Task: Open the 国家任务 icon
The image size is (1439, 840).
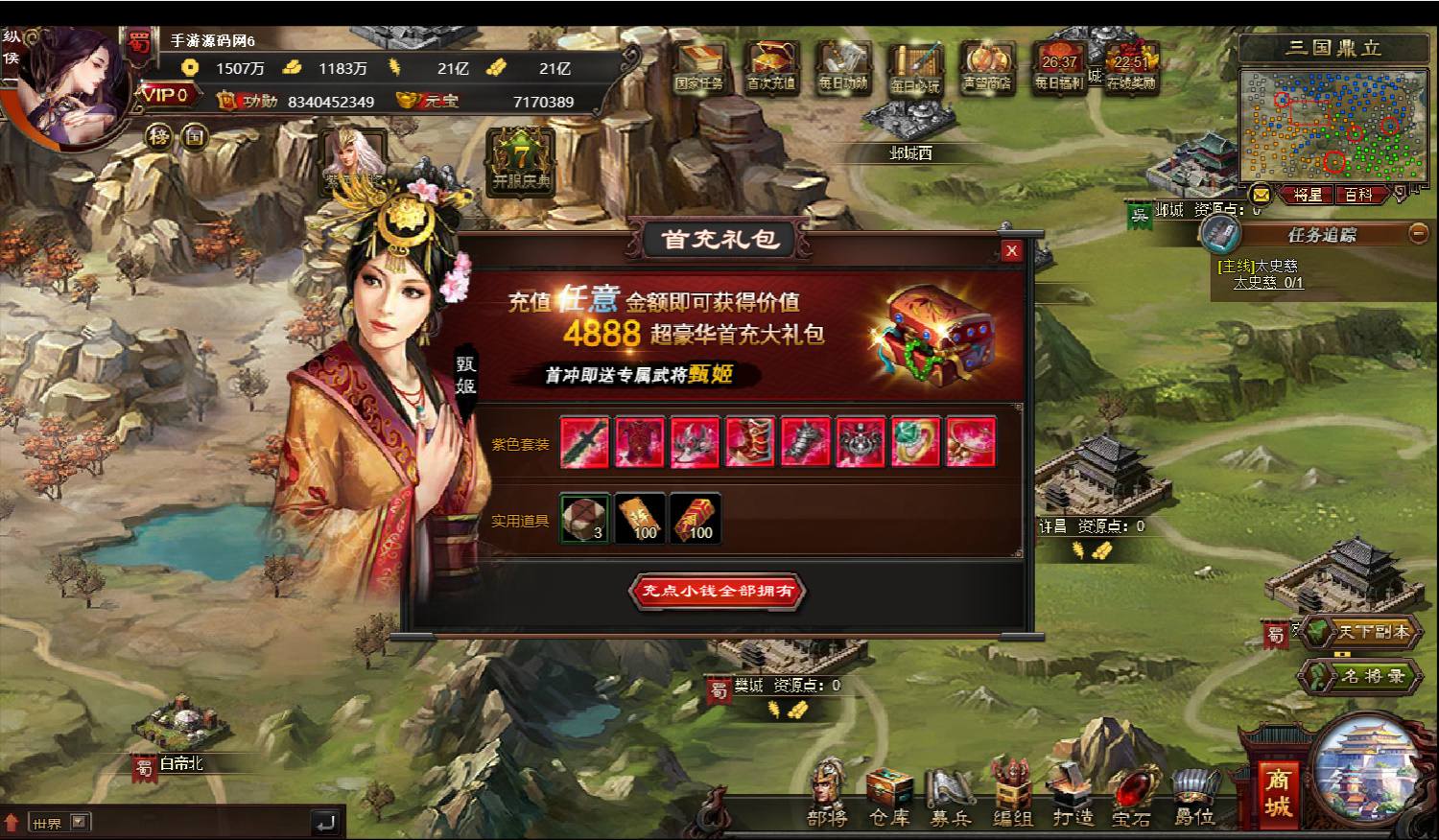Action: [698, 67]
